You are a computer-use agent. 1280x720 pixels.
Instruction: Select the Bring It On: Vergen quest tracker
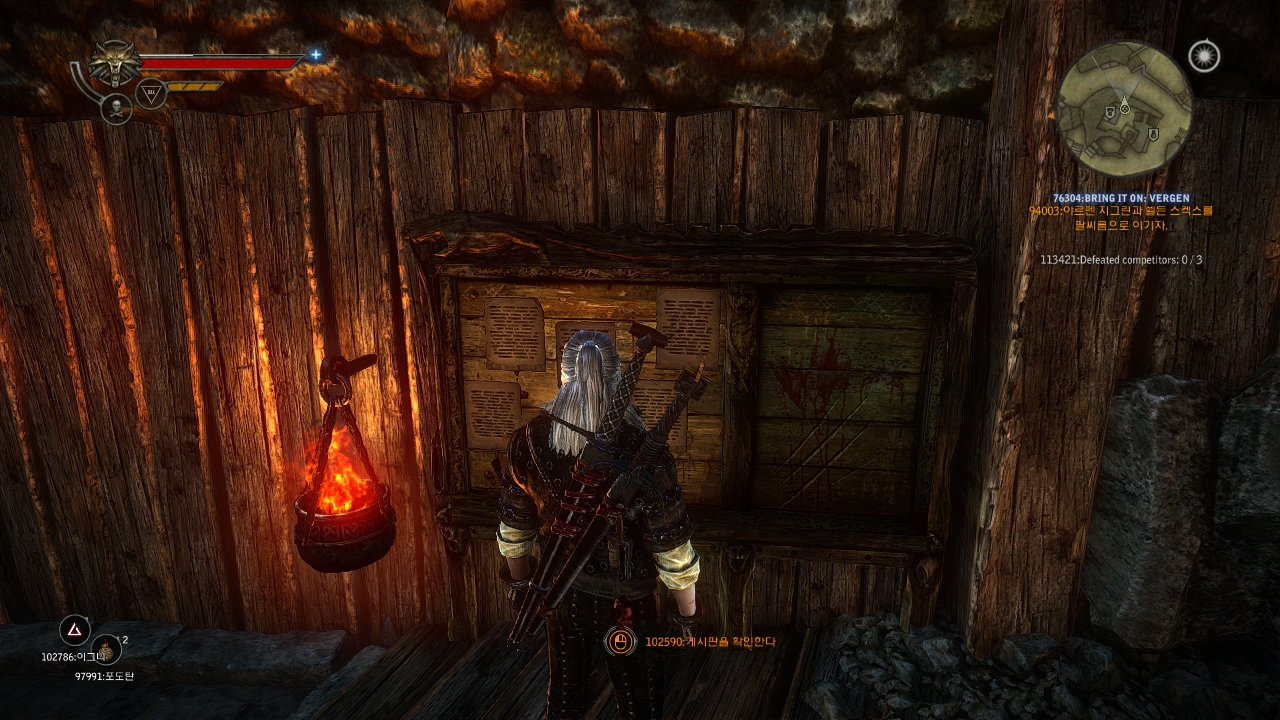(1121, 198)
